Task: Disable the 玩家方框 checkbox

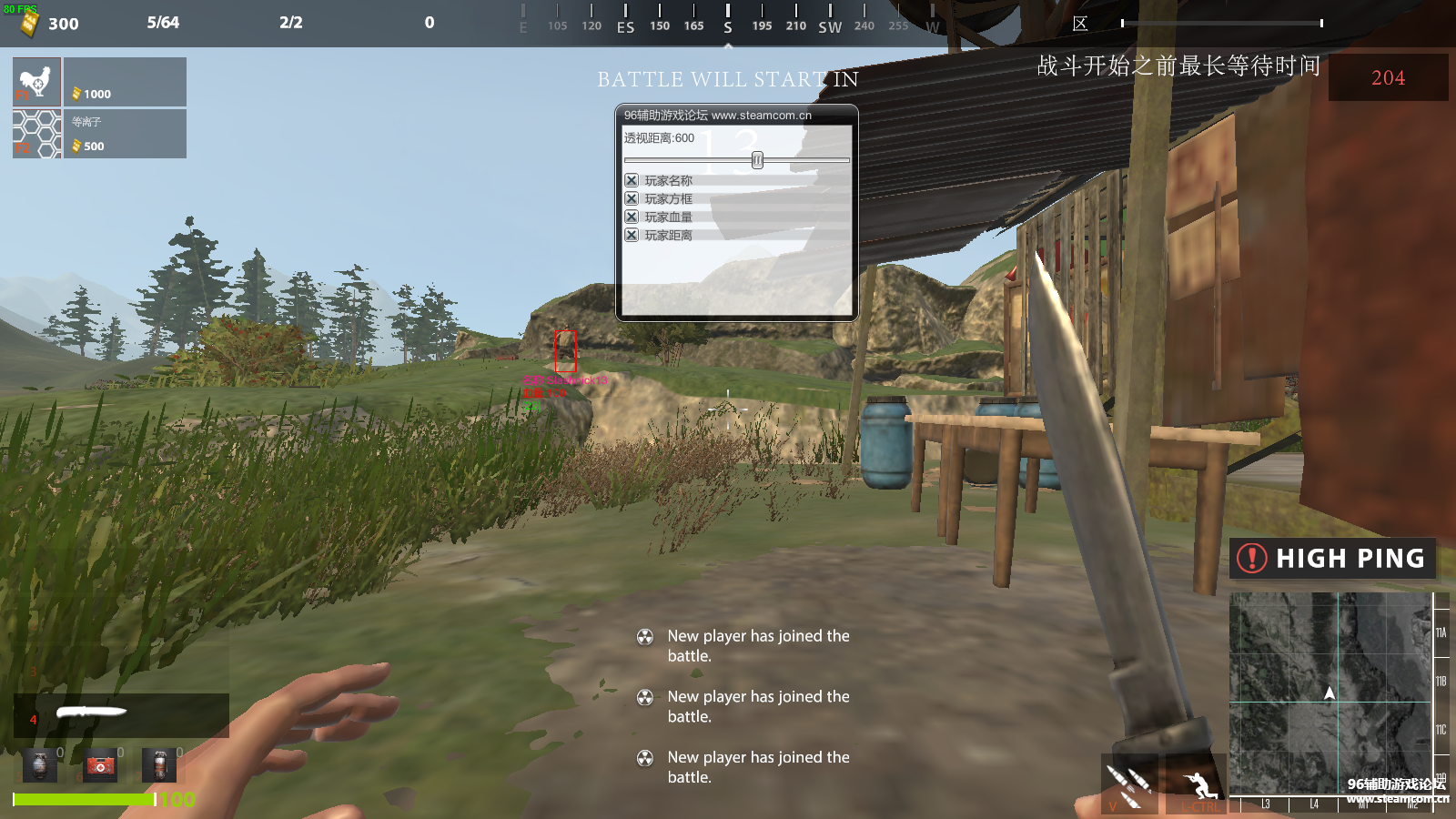Action: [x=632, y=198]
